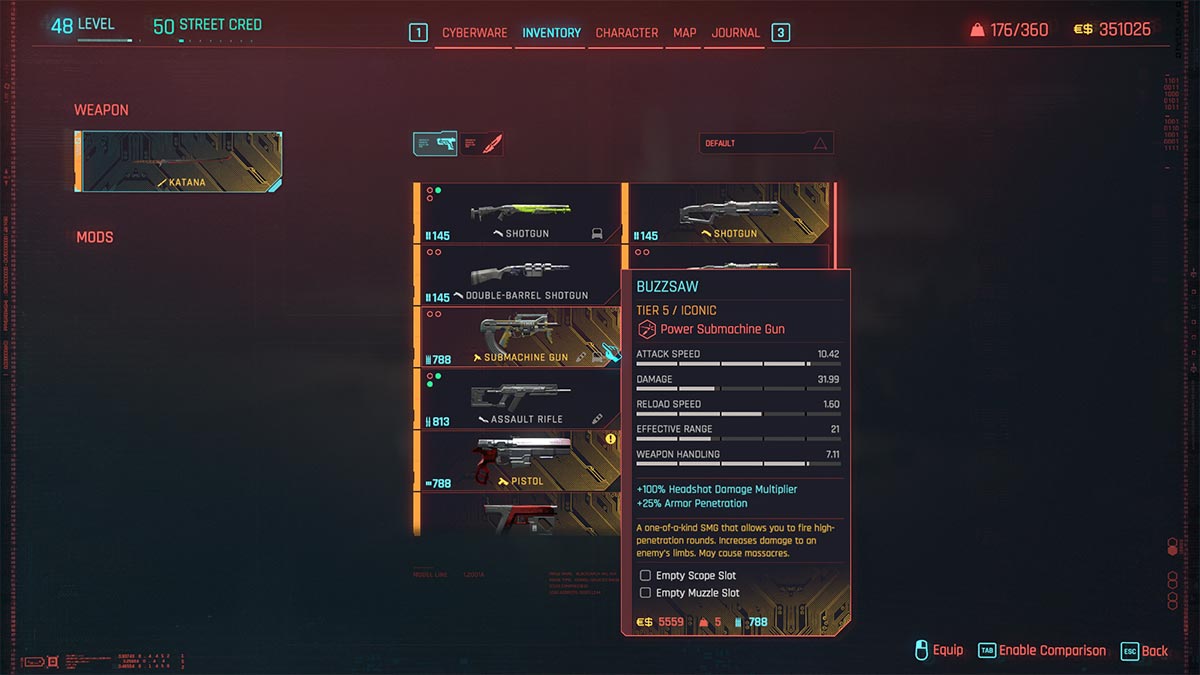Choose the Buzzsaw Submachine Gun slot

point(520,337)
